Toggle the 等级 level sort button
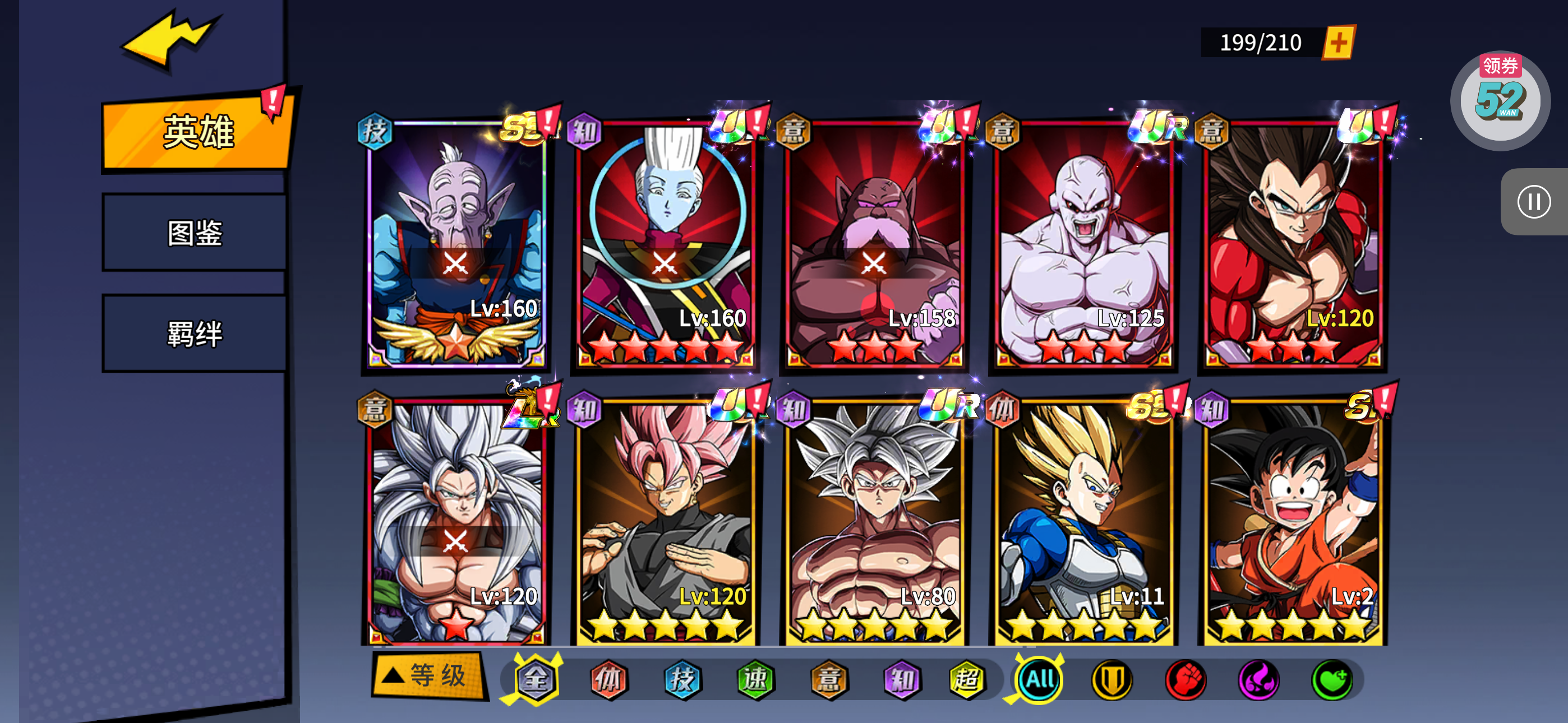The width and height of the screenshot is (1568, 723). 428,675
